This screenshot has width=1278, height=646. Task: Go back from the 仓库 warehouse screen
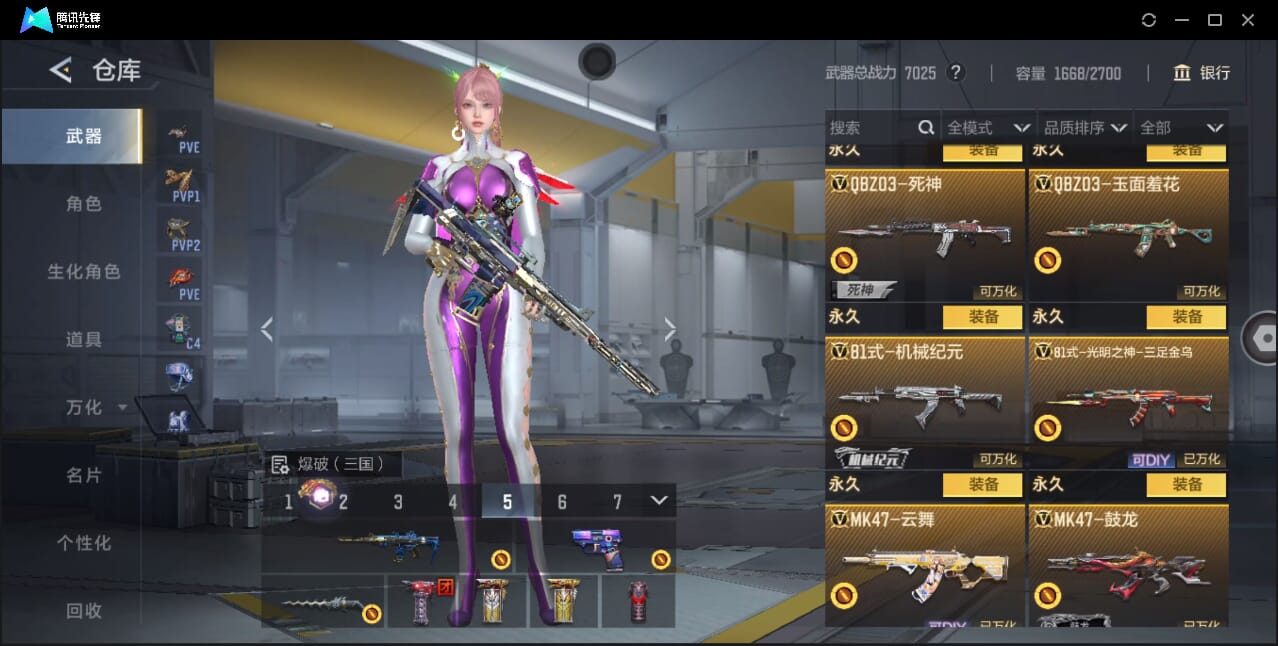(x=61, y=70)
